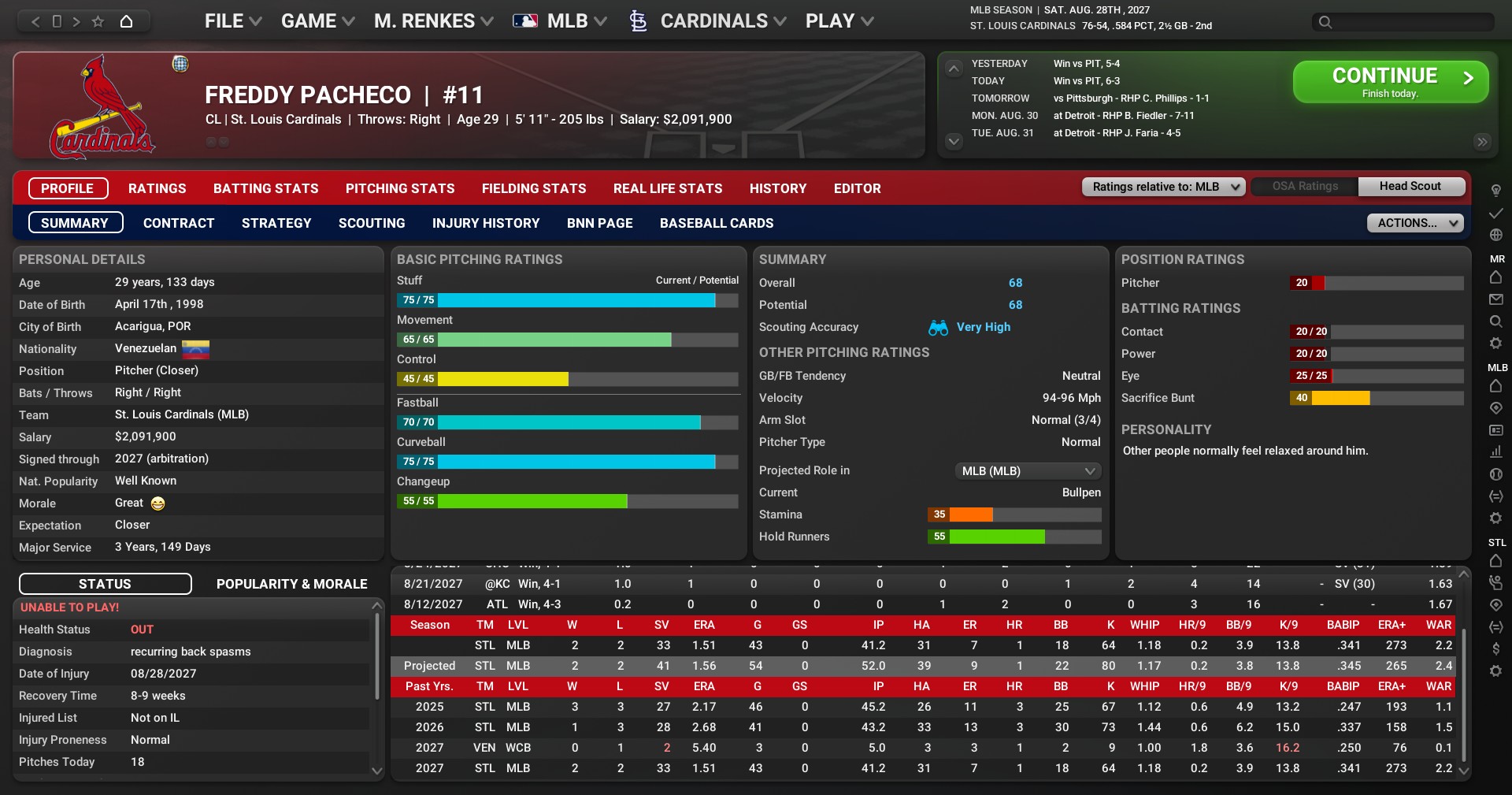Open the PLAY menu
This screenshot has width=1512, height=795.
(839, 21)
